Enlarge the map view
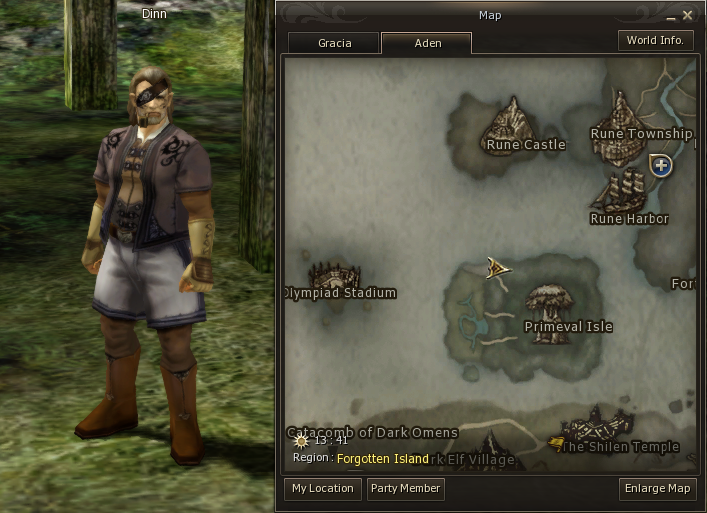Image resolution: width=707 pixels, height=513 pixels. pos(657,489)
